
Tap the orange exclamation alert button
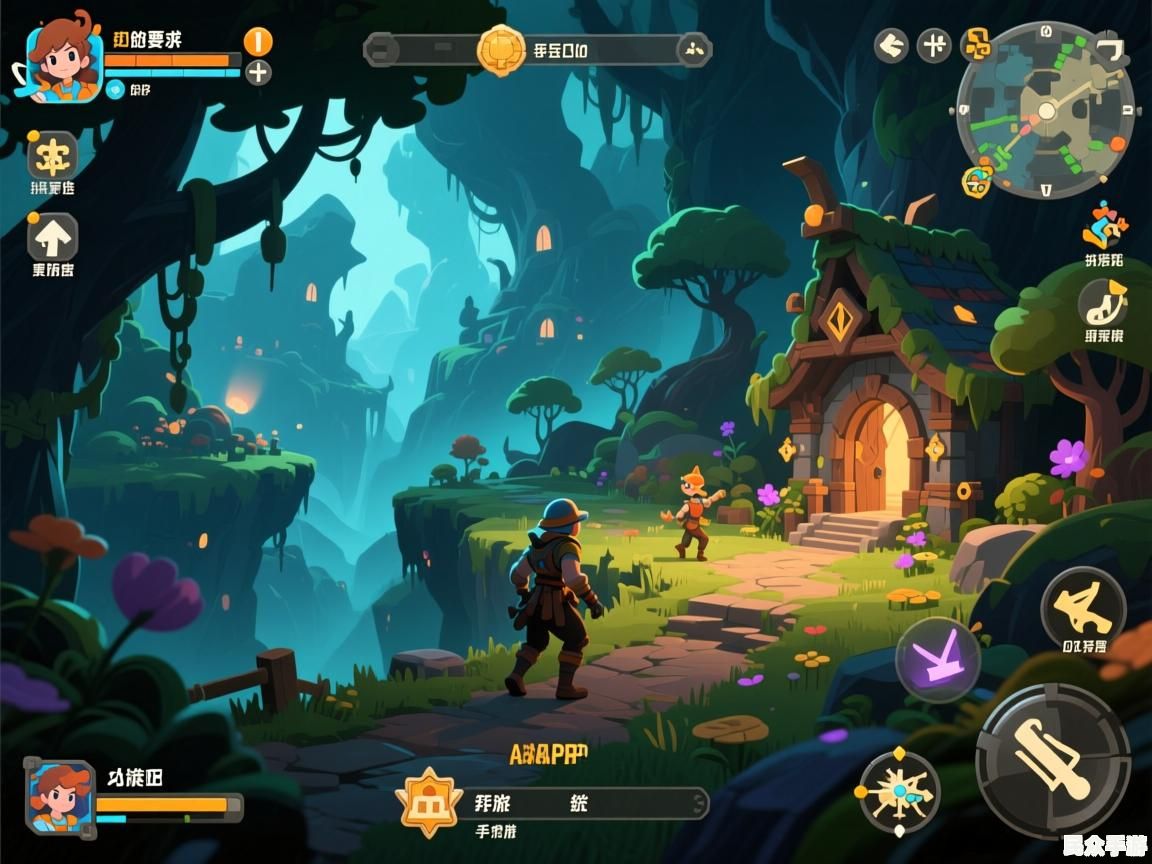click(258, 42)
